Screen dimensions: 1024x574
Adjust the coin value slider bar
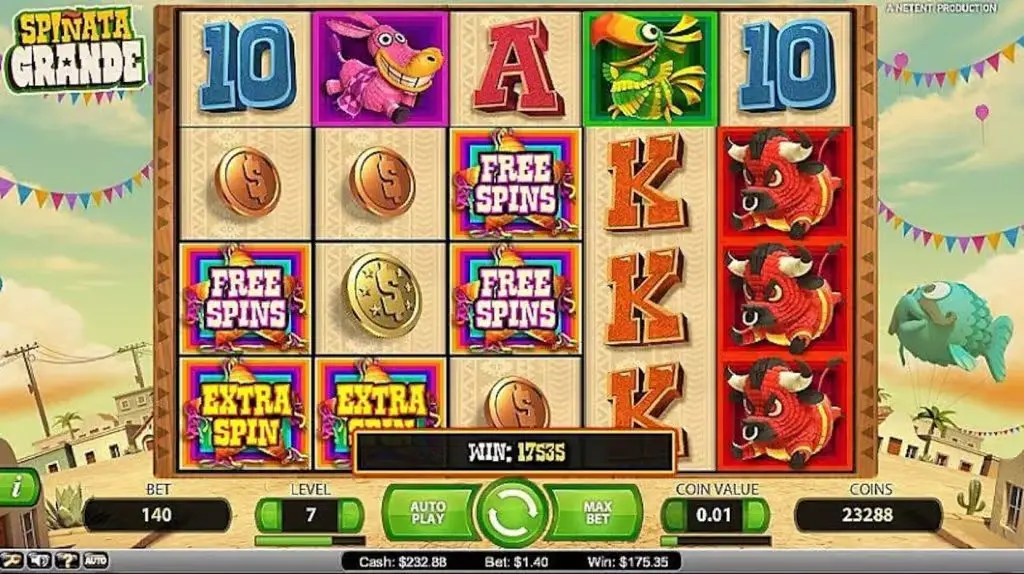coord(715,541)
